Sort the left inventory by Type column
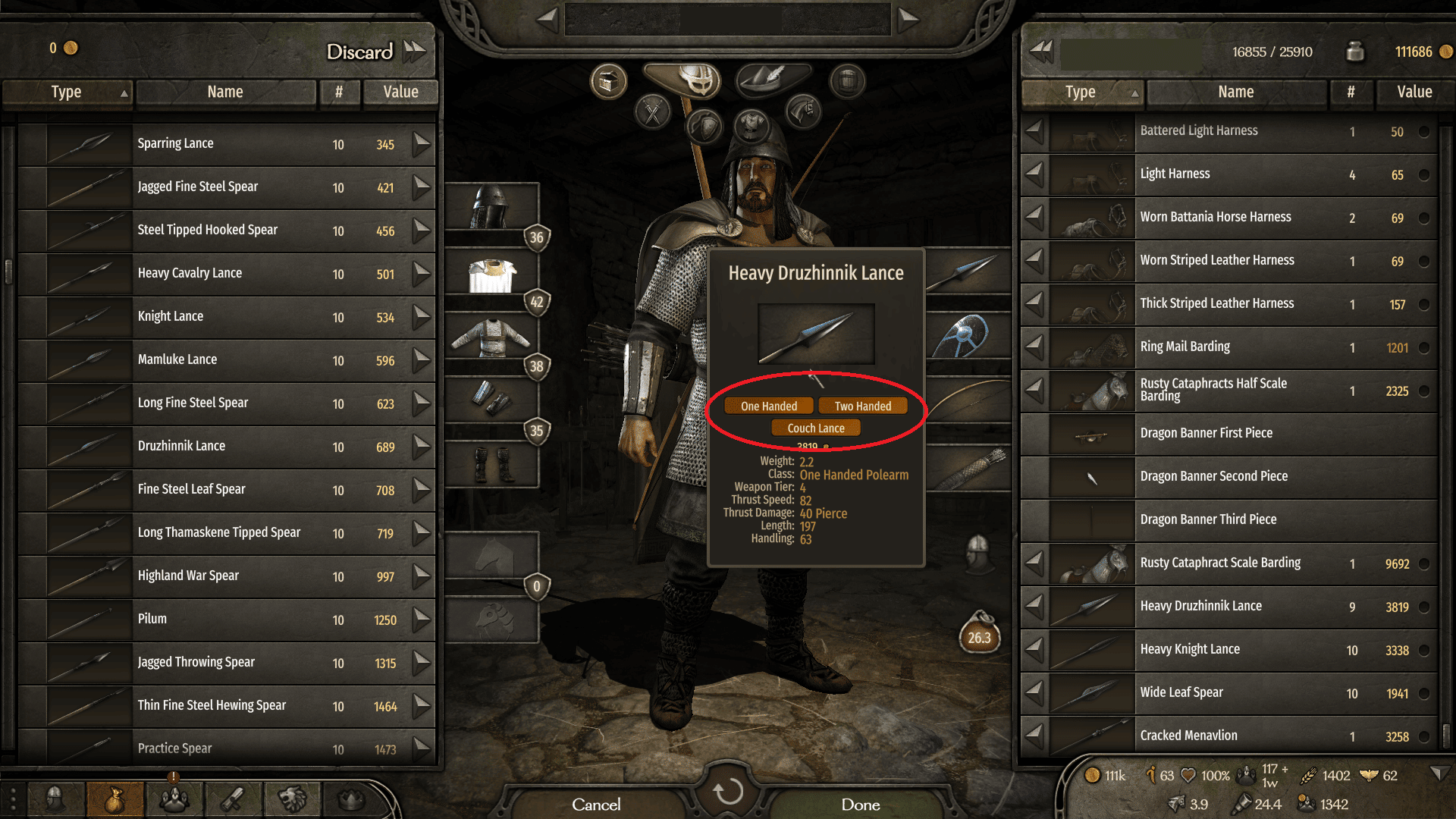This screenshot has width=1456, height=819. pyautogui.click(x=67, y=93)
